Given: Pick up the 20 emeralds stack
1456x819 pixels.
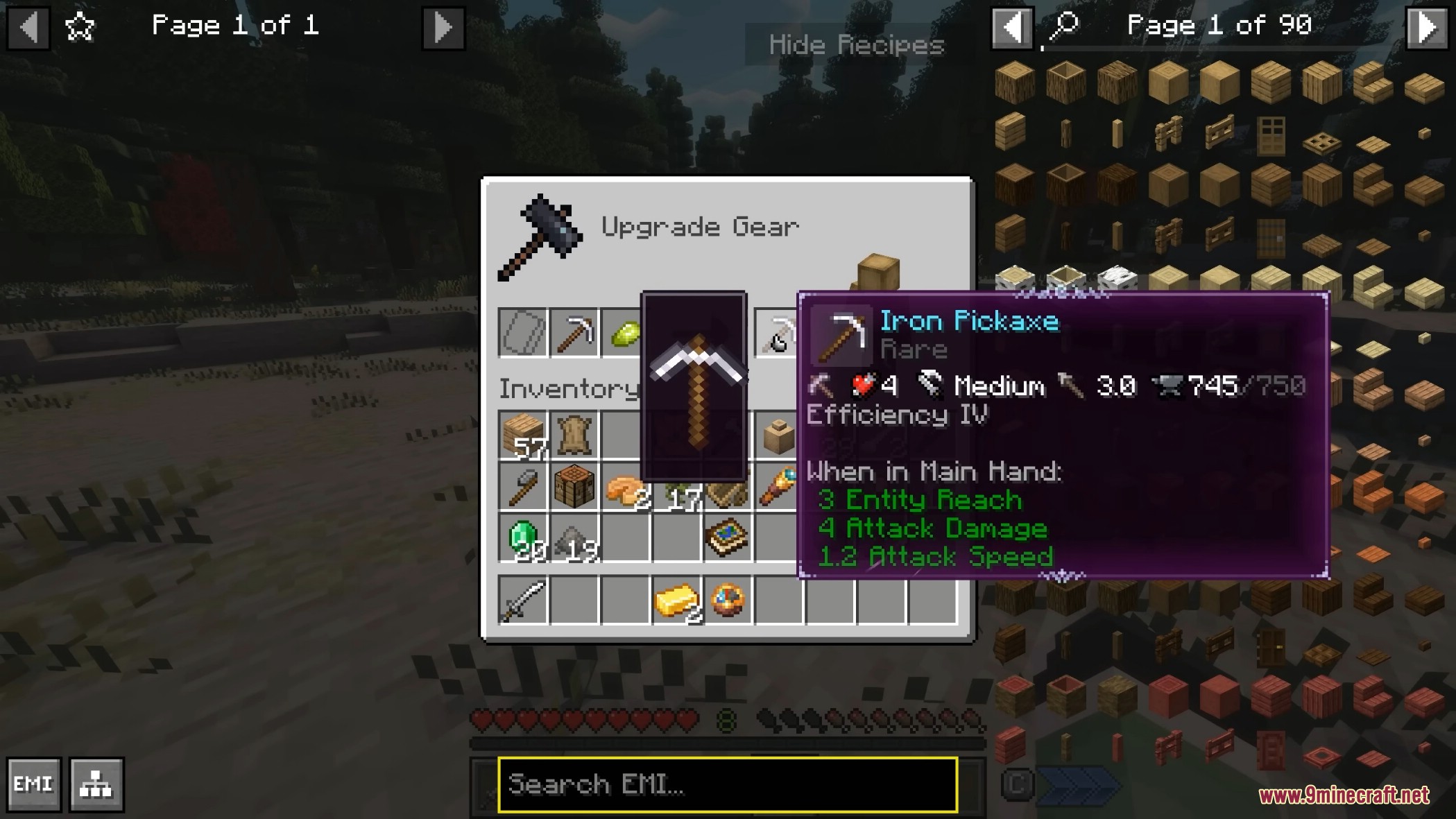Looking at the screenshot, I should pos(523,538).
